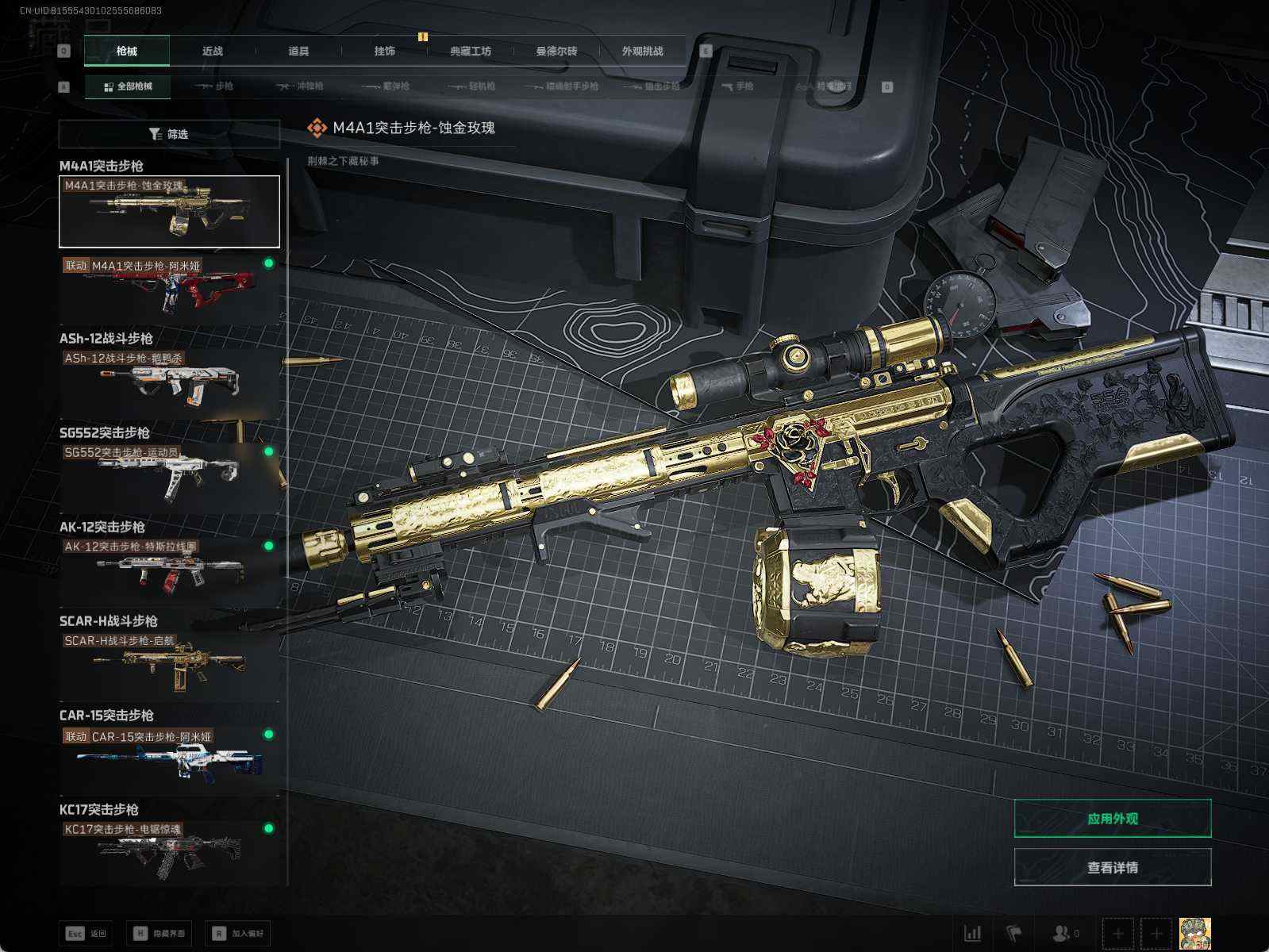Show the 全部枪械 (all firearms) category

coord(128,86)
